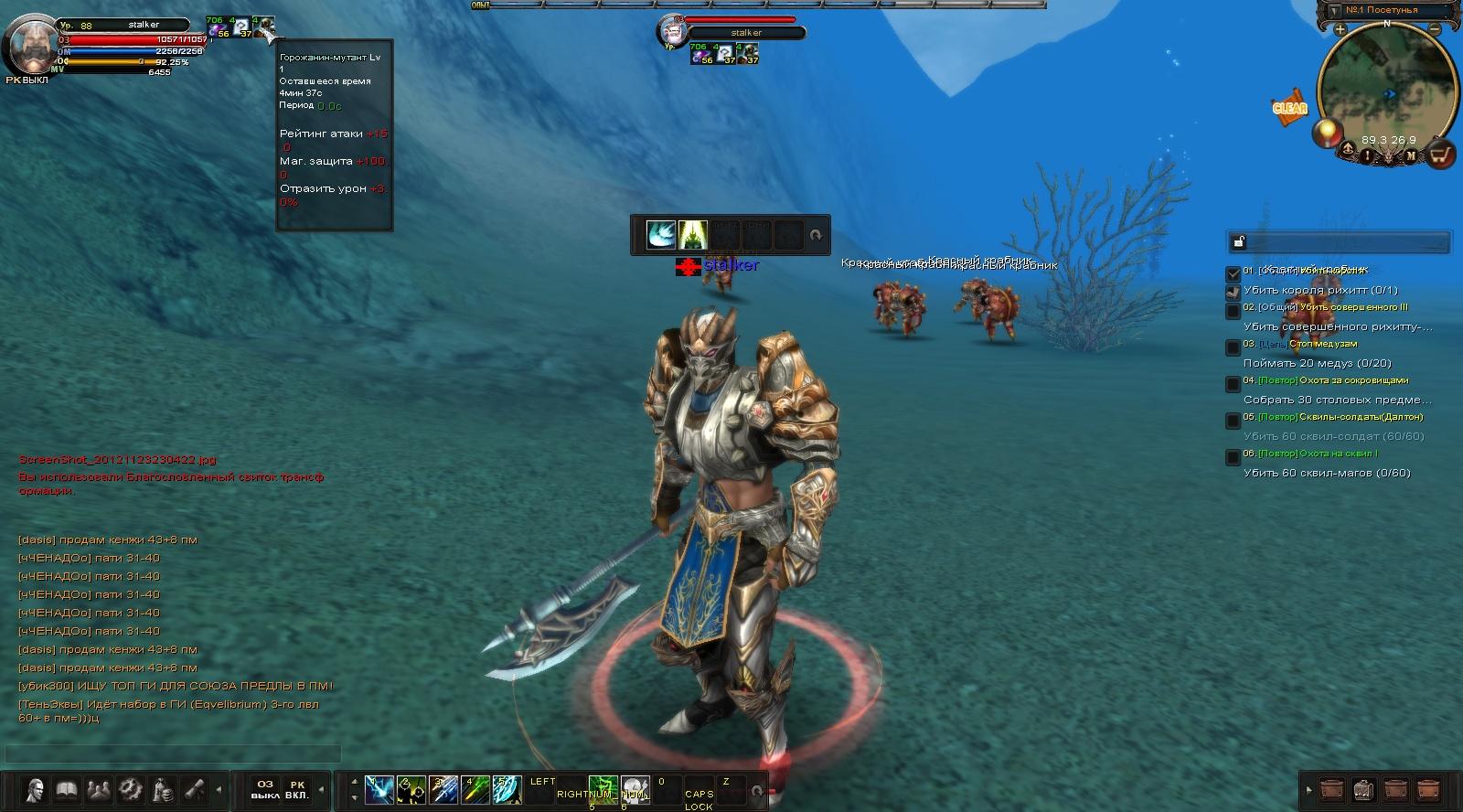The height and width of the screenshot is (812, 1463).
Task: Open the party members icon
Action: [x=98, y=789]
